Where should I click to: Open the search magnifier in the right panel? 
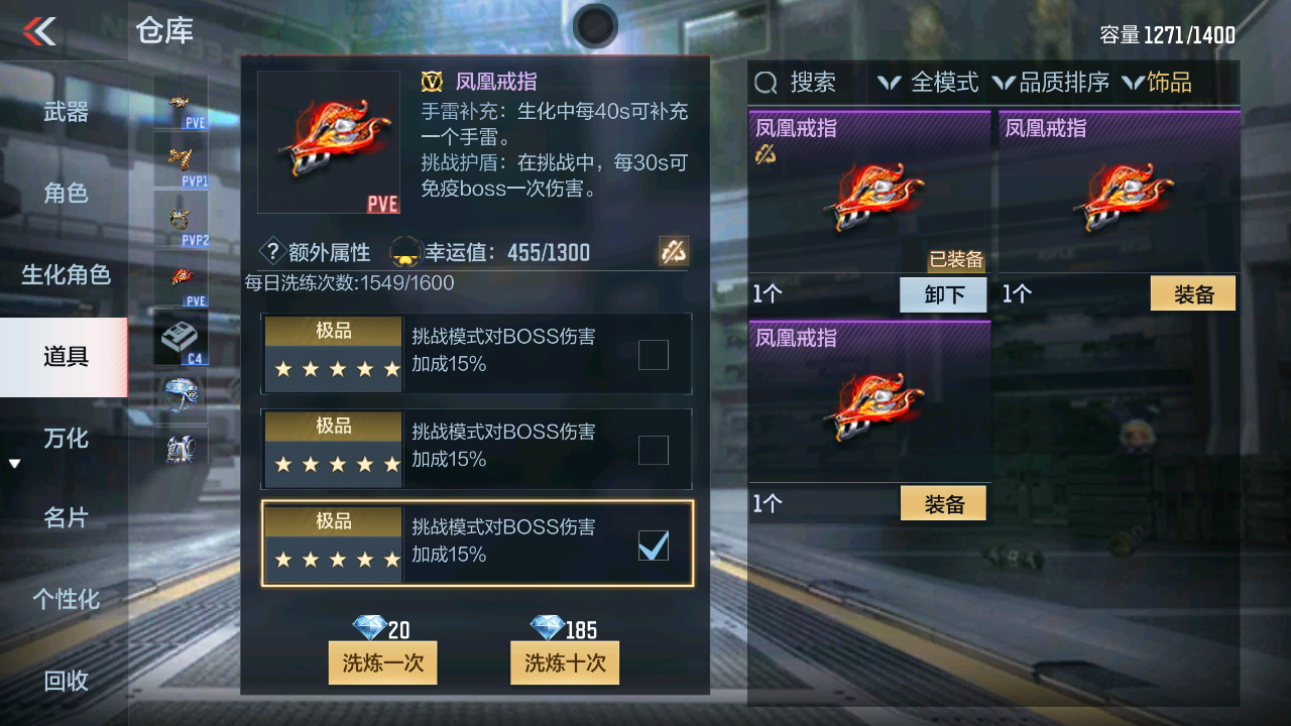[x=766, y=82]
